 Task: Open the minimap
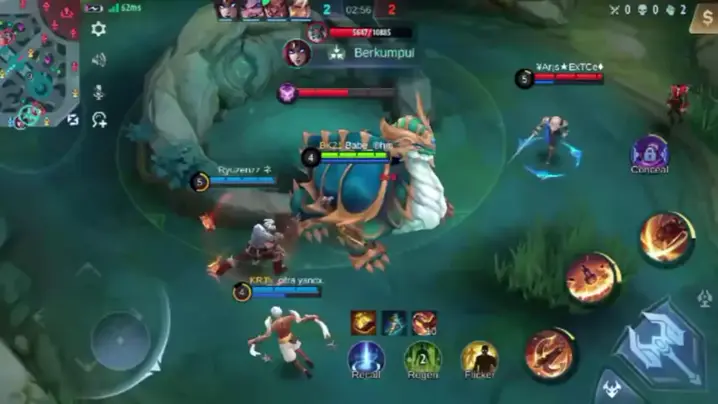[x=40, y=62]
